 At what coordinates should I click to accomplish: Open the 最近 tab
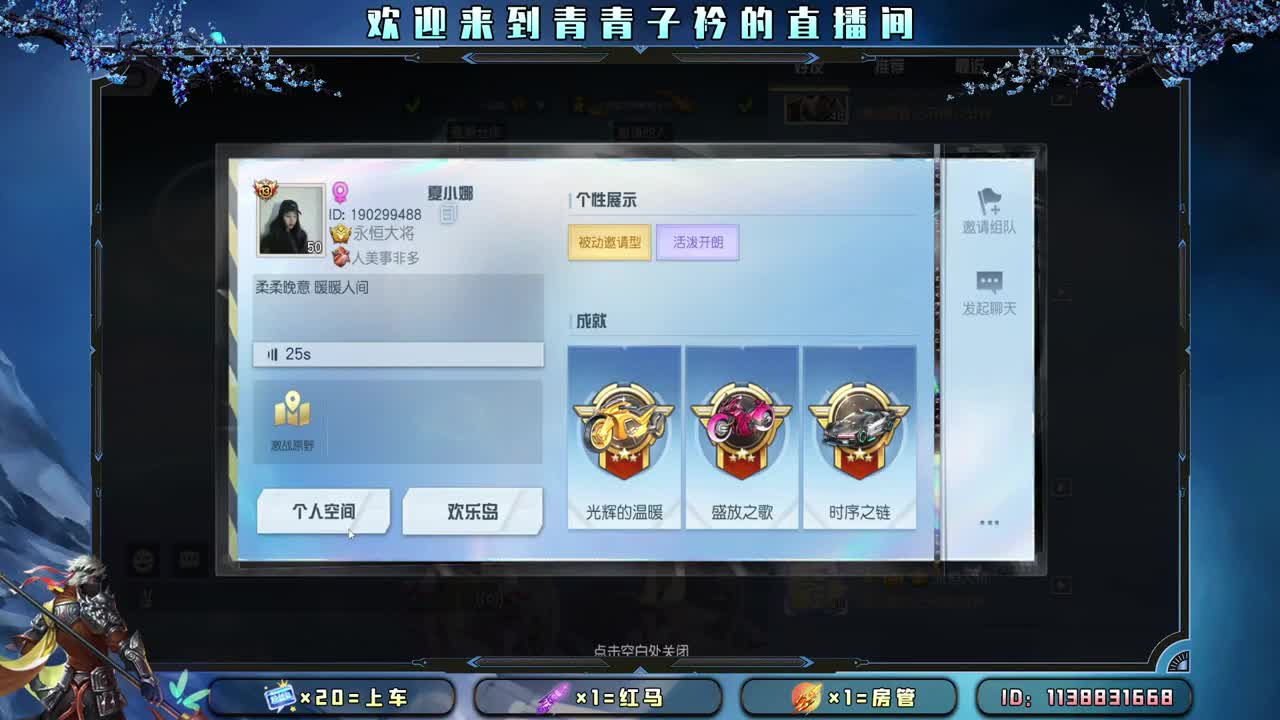(972, 68)
